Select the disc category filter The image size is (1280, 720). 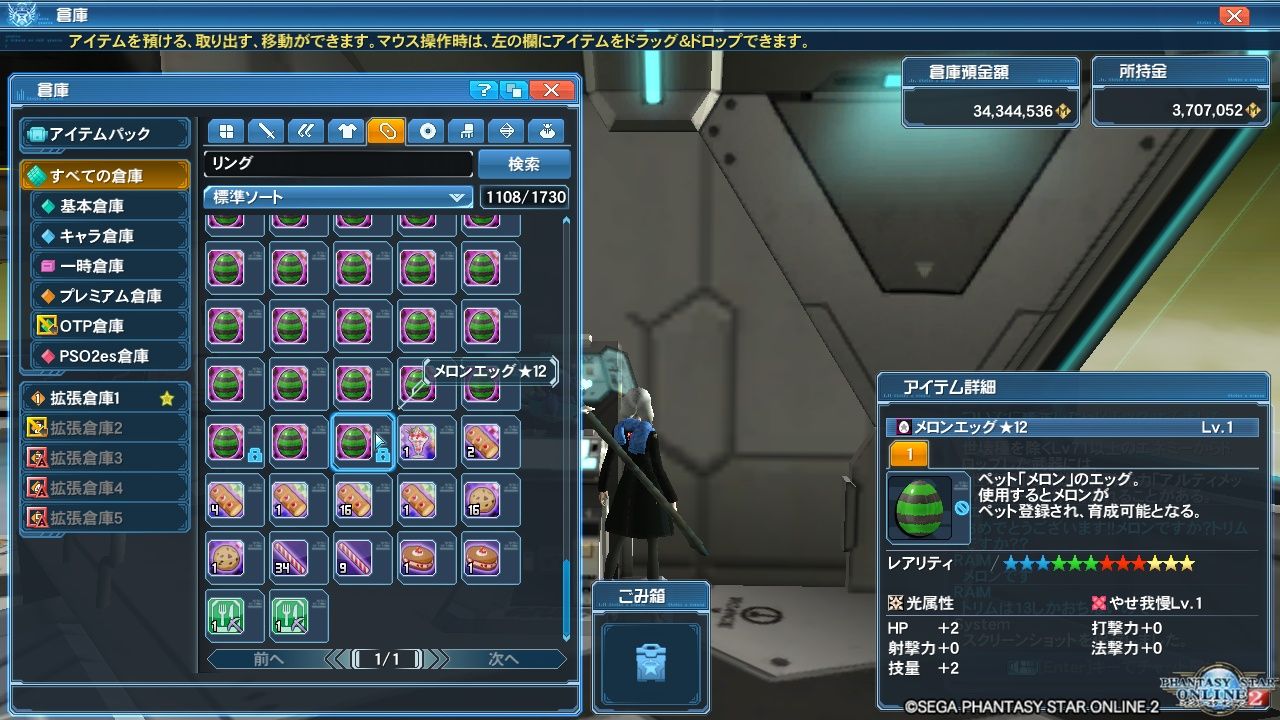pos(427,131)
